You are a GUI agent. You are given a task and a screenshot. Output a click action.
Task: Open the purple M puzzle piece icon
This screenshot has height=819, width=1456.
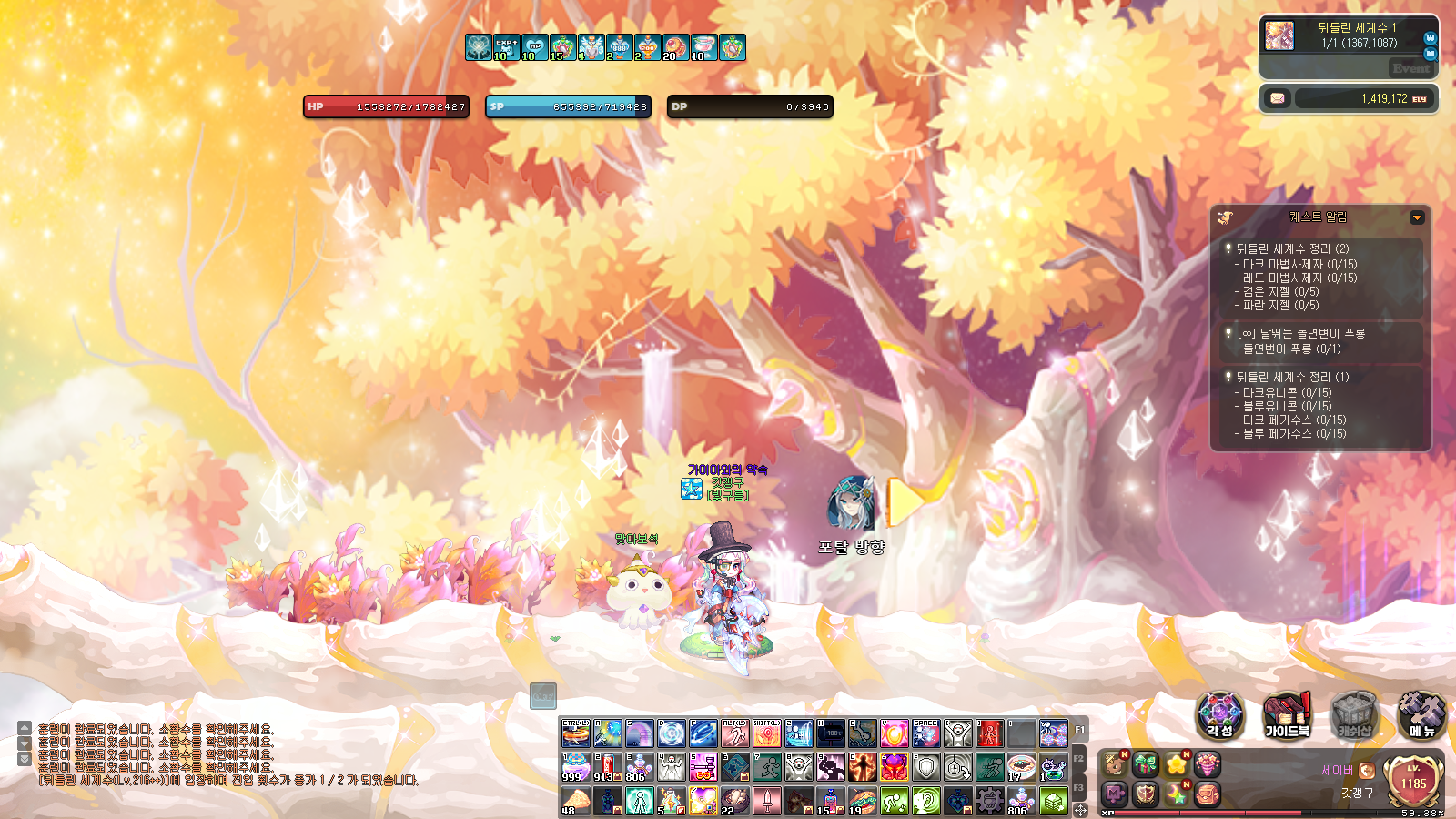click(x=1115, y=794)
